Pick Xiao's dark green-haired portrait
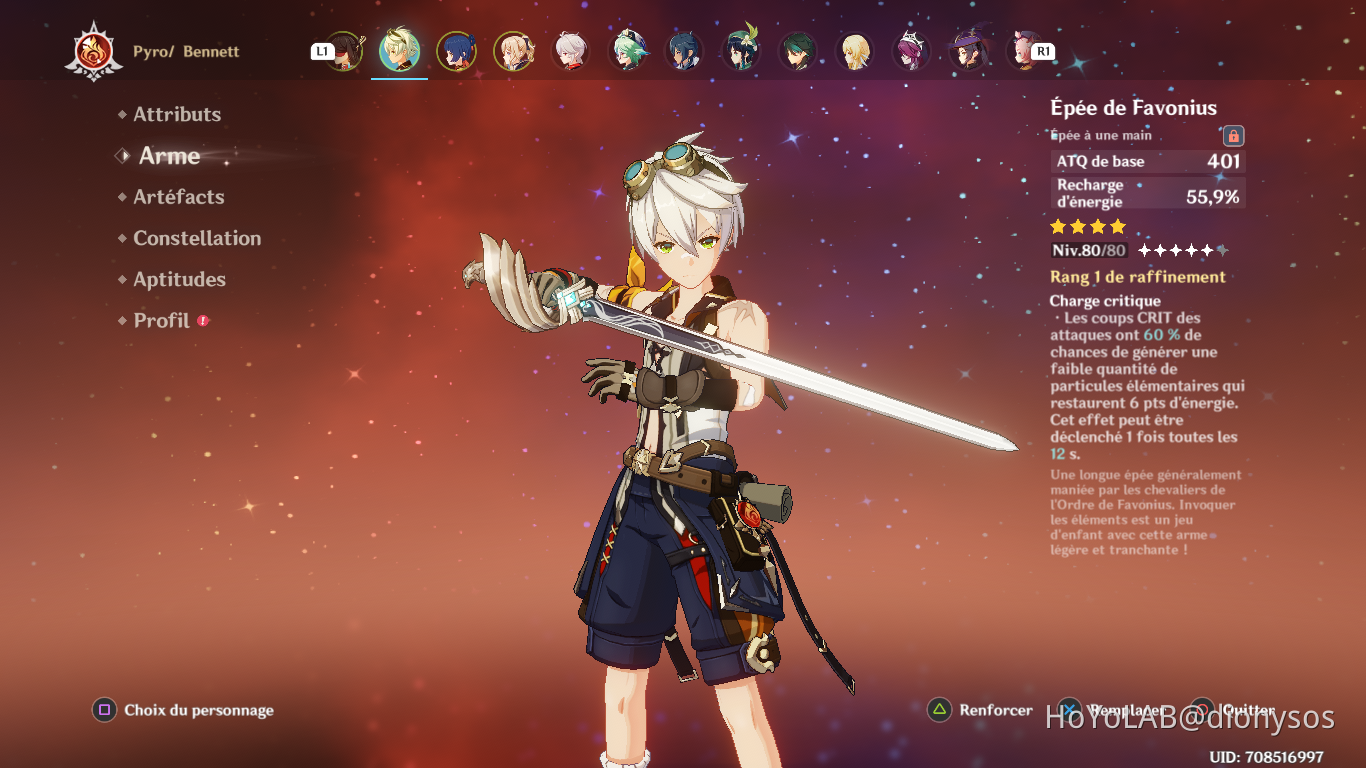The height and width of the screenshot is (768, 1366). click(x=798, y=51)
